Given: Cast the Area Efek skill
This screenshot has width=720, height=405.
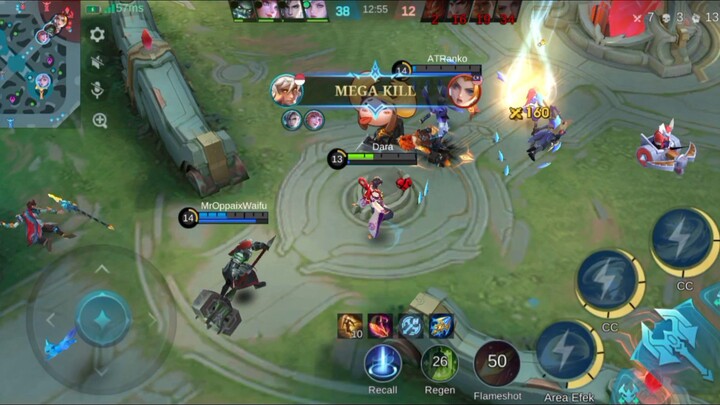Looking at the screenshot, I should click(x=567, y=353).
